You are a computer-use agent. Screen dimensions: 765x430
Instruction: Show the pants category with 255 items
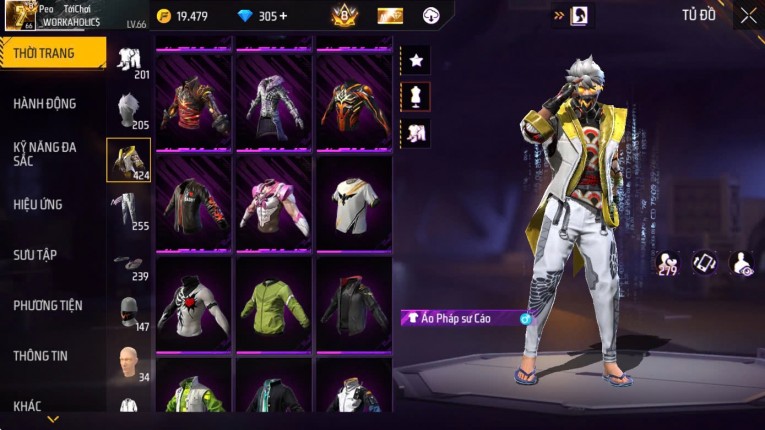tap(128, 209)
